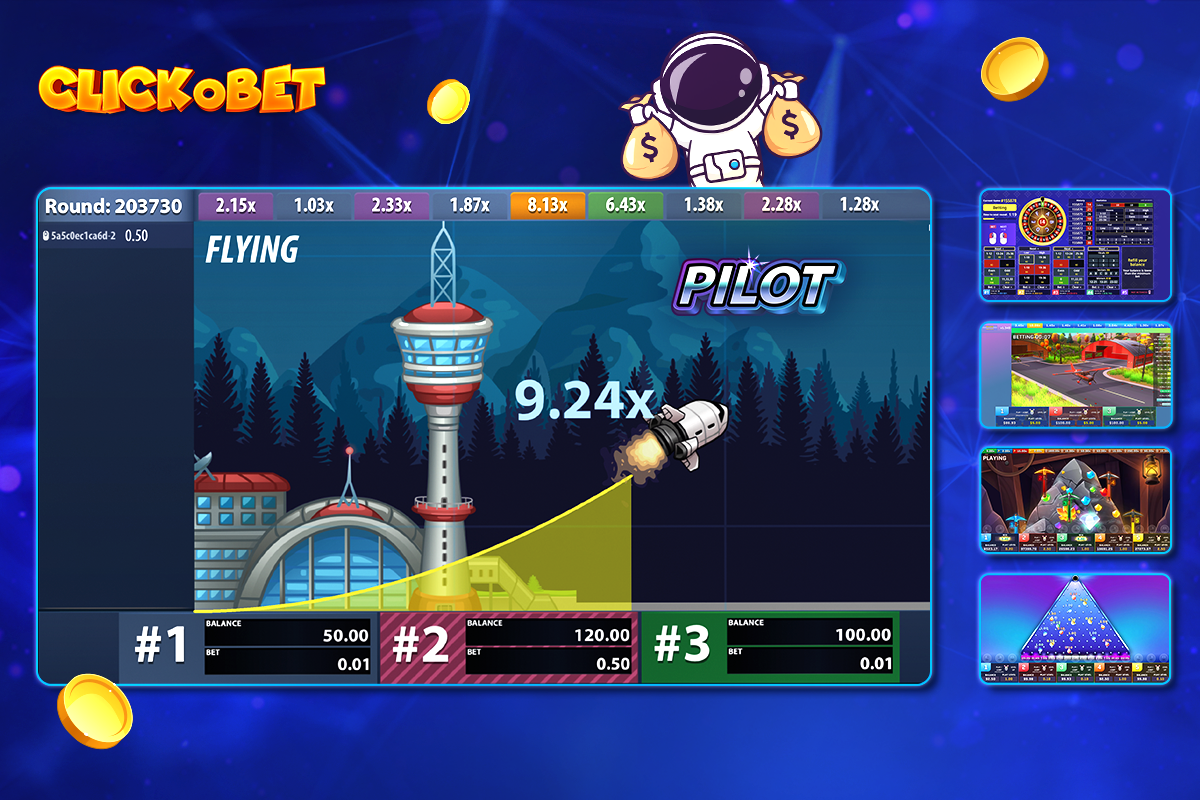Click the 1.03x round result chip
Viewport: 1200px width, 800px height.
pos(315,206)
